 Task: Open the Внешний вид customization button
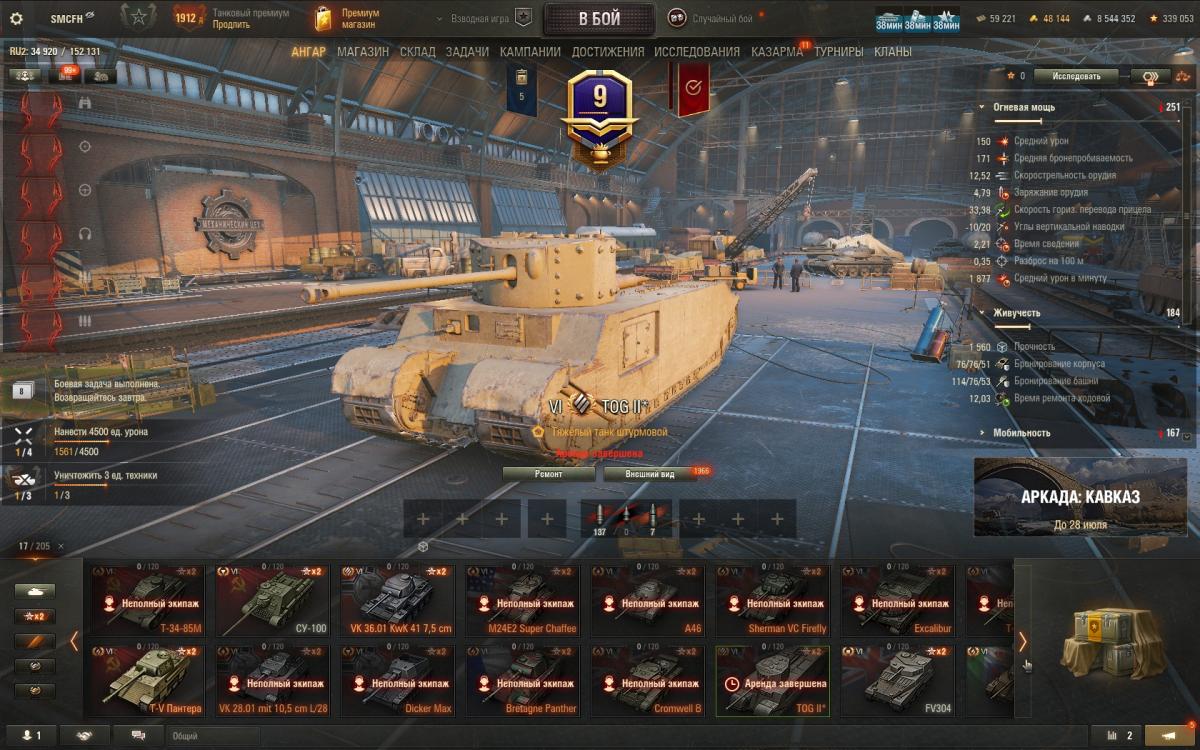(650, 474)
